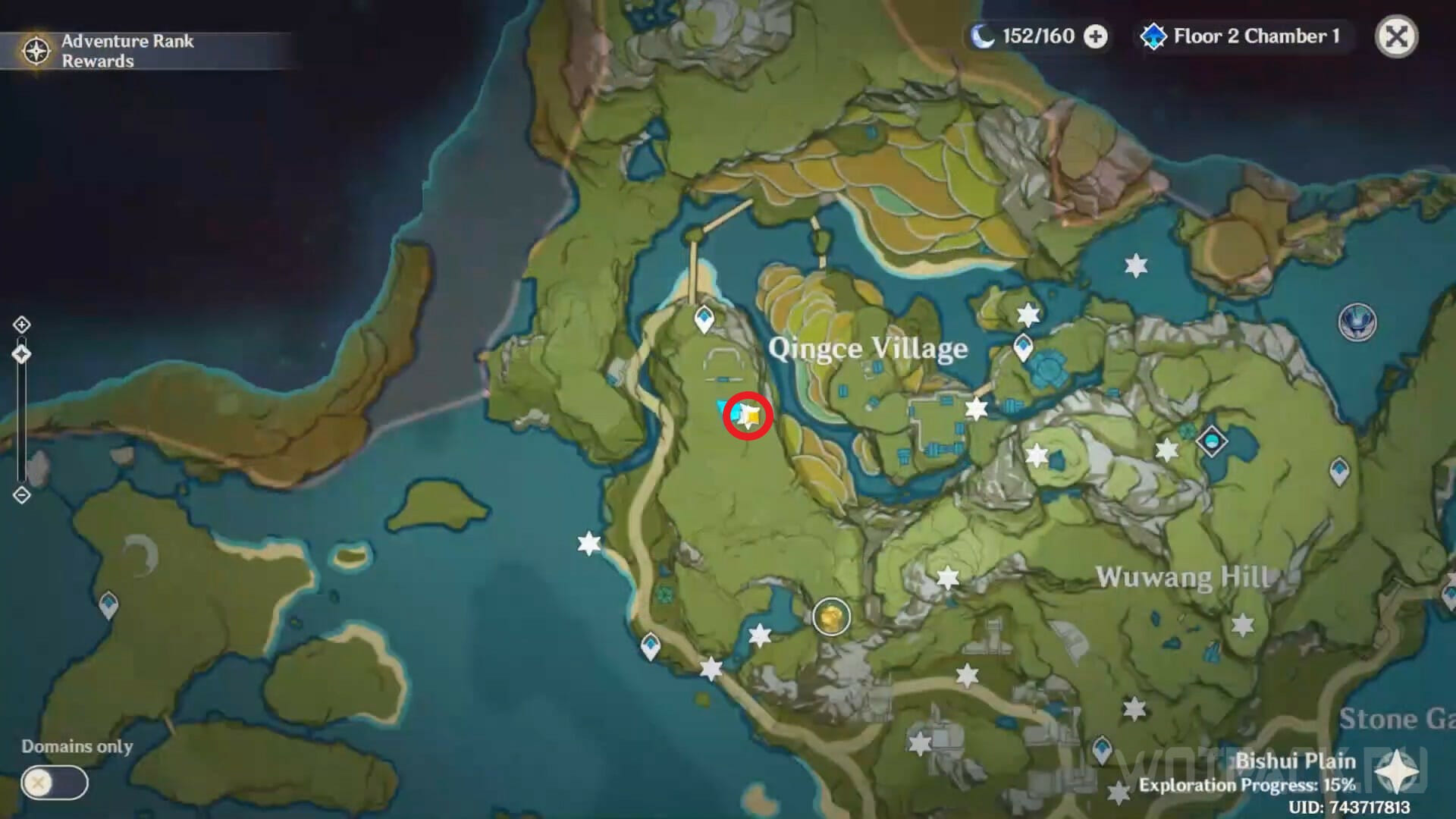
Task: Add Original Resin with the plus button
Action: click(1095, 36)
